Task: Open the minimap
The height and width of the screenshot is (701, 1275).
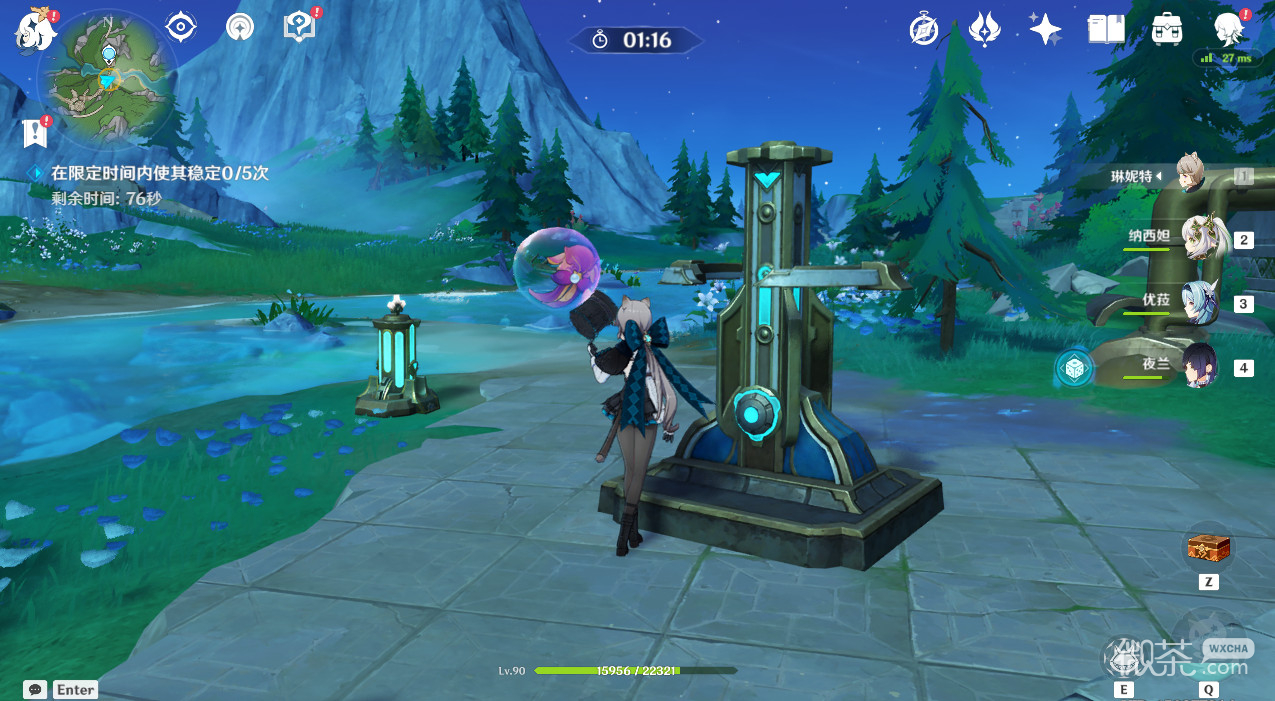Action: click(108, 79)
